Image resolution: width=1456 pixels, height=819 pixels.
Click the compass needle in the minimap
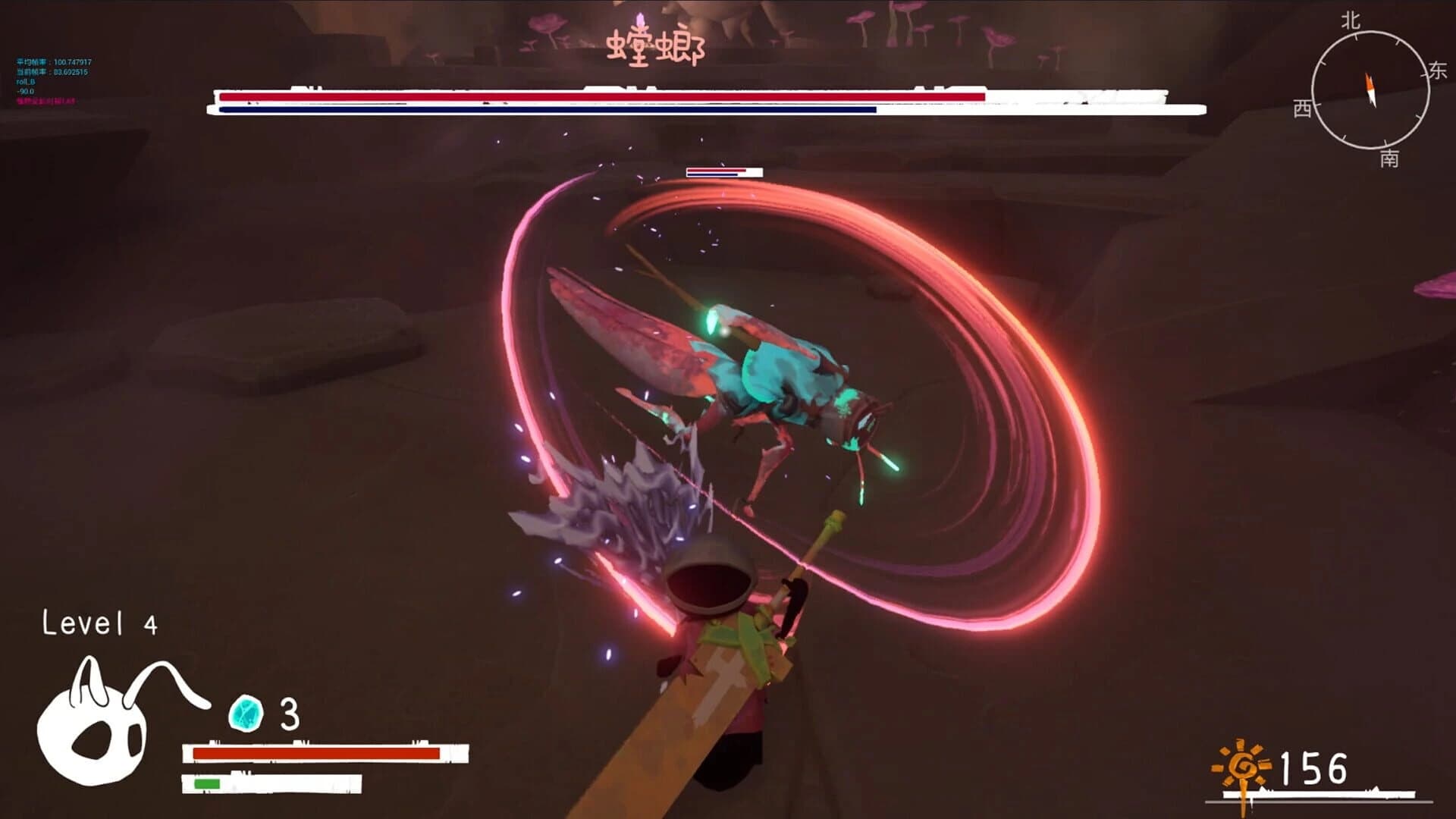pyautogui.click(x=1370, y=88)
